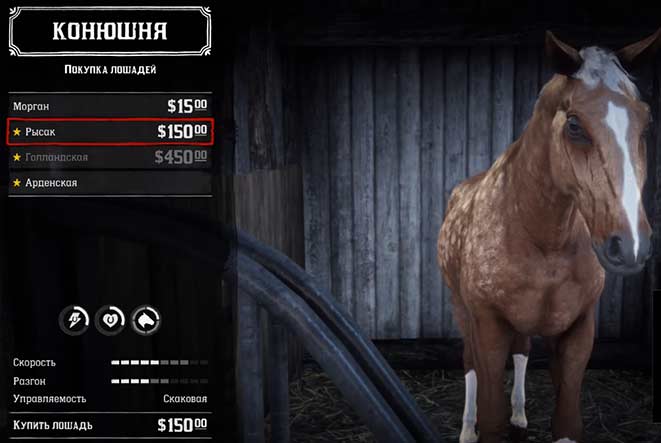Click the horse head icon
The image size is (661, 443).
[x=146, y=319]
